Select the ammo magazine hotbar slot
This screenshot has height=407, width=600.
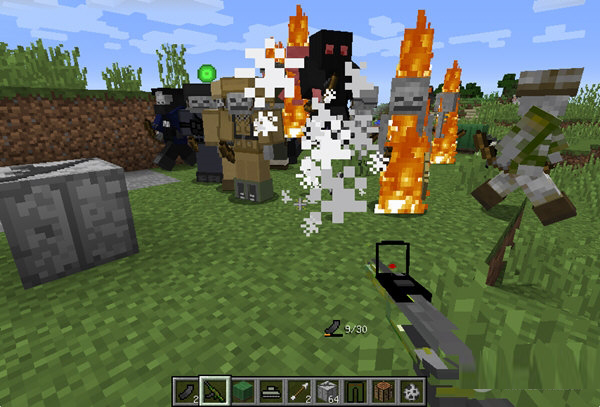pos(187,390)
